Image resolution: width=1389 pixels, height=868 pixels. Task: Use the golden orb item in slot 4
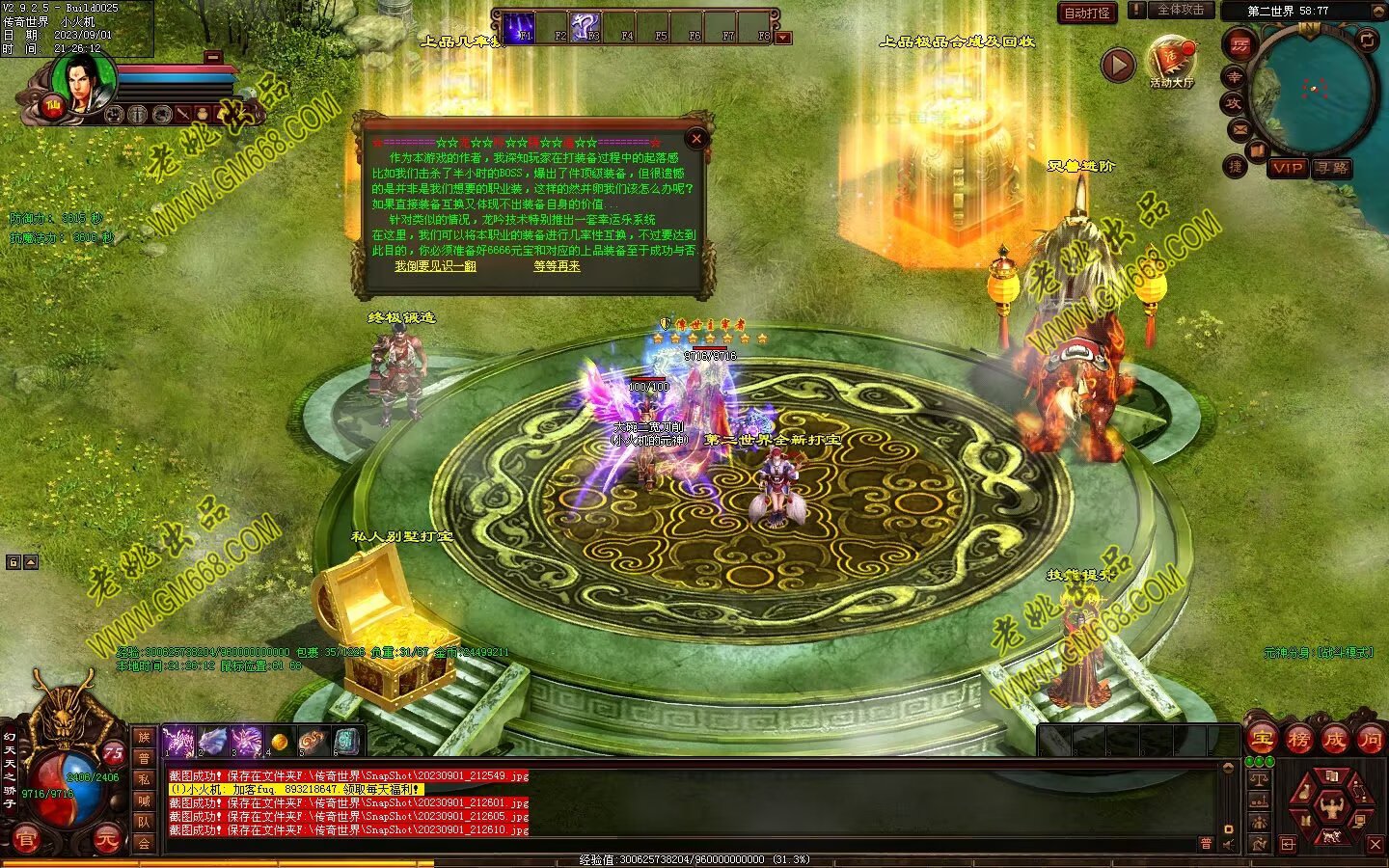[x=279, y=741]
